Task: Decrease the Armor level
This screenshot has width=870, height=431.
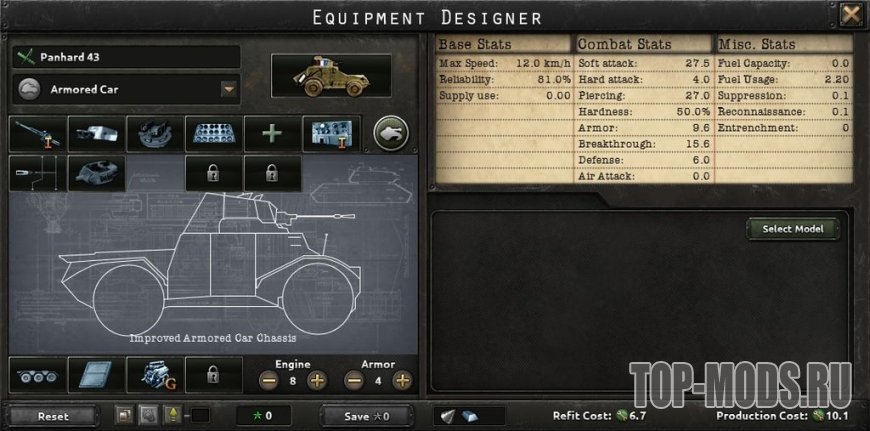Action: (353, 380)
